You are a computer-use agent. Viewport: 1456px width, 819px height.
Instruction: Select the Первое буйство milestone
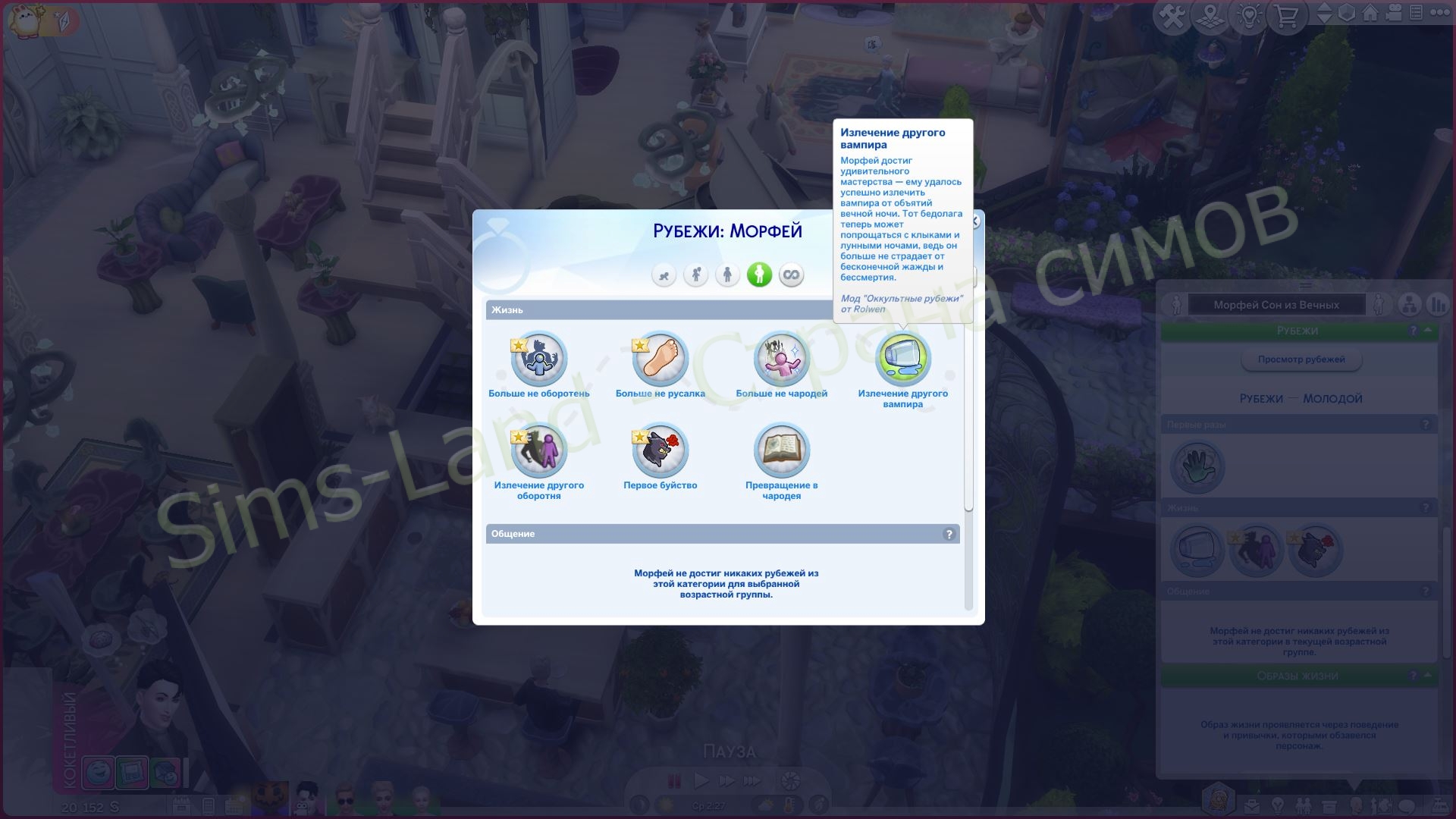click(661, 450)
